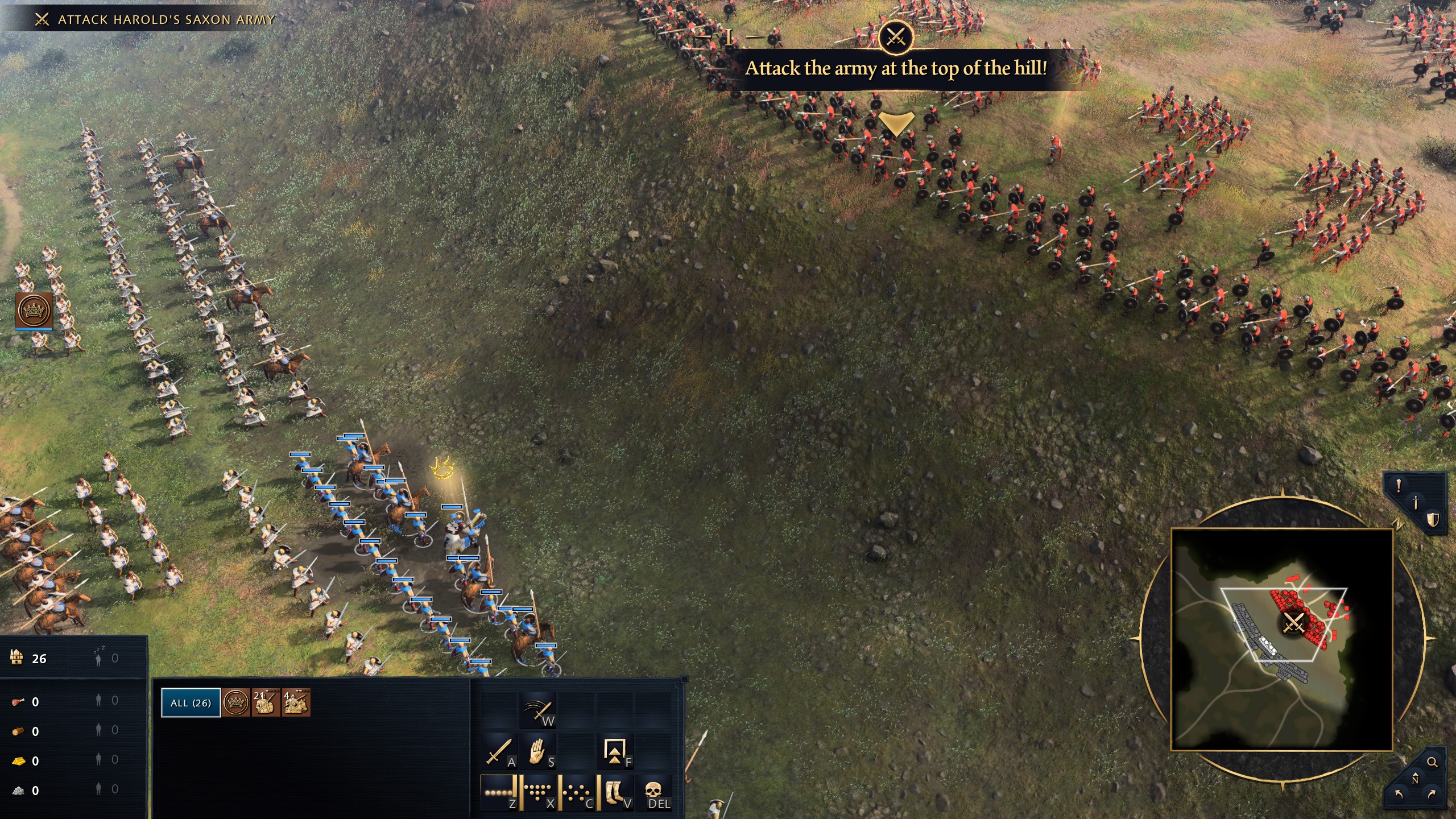Choose the 4 horsemen unit group
The image size is (1456, 819).
pos(296,703)
